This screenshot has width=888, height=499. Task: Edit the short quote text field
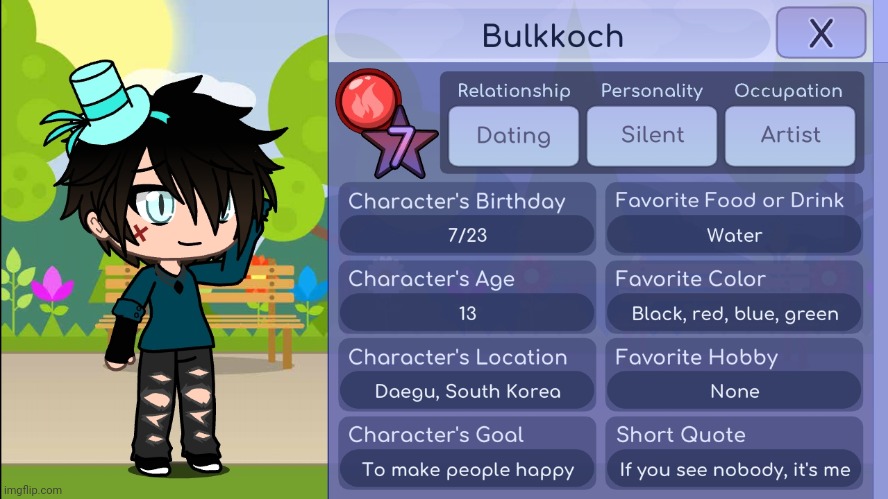[734, 470]
